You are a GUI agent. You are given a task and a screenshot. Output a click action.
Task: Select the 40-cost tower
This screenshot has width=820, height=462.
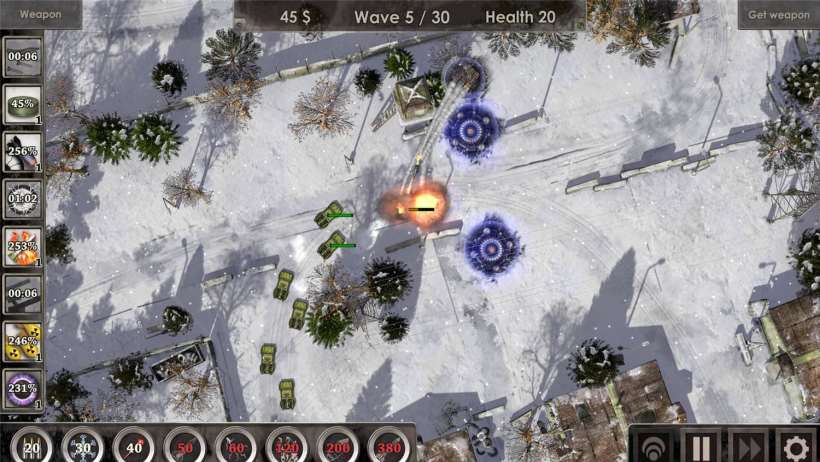coord(134,446)
